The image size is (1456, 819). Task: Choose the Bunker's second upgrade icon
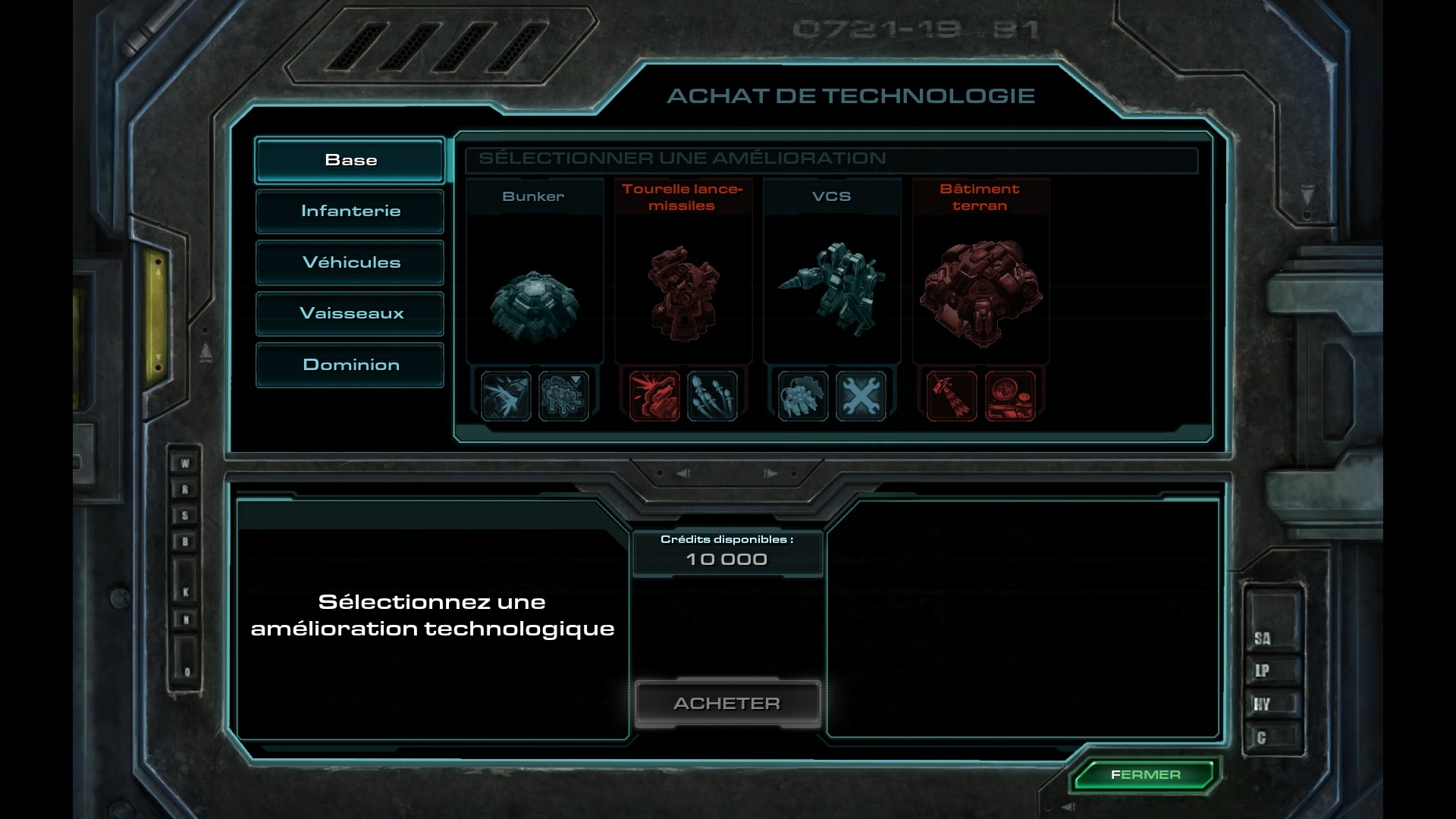(563, 395)
